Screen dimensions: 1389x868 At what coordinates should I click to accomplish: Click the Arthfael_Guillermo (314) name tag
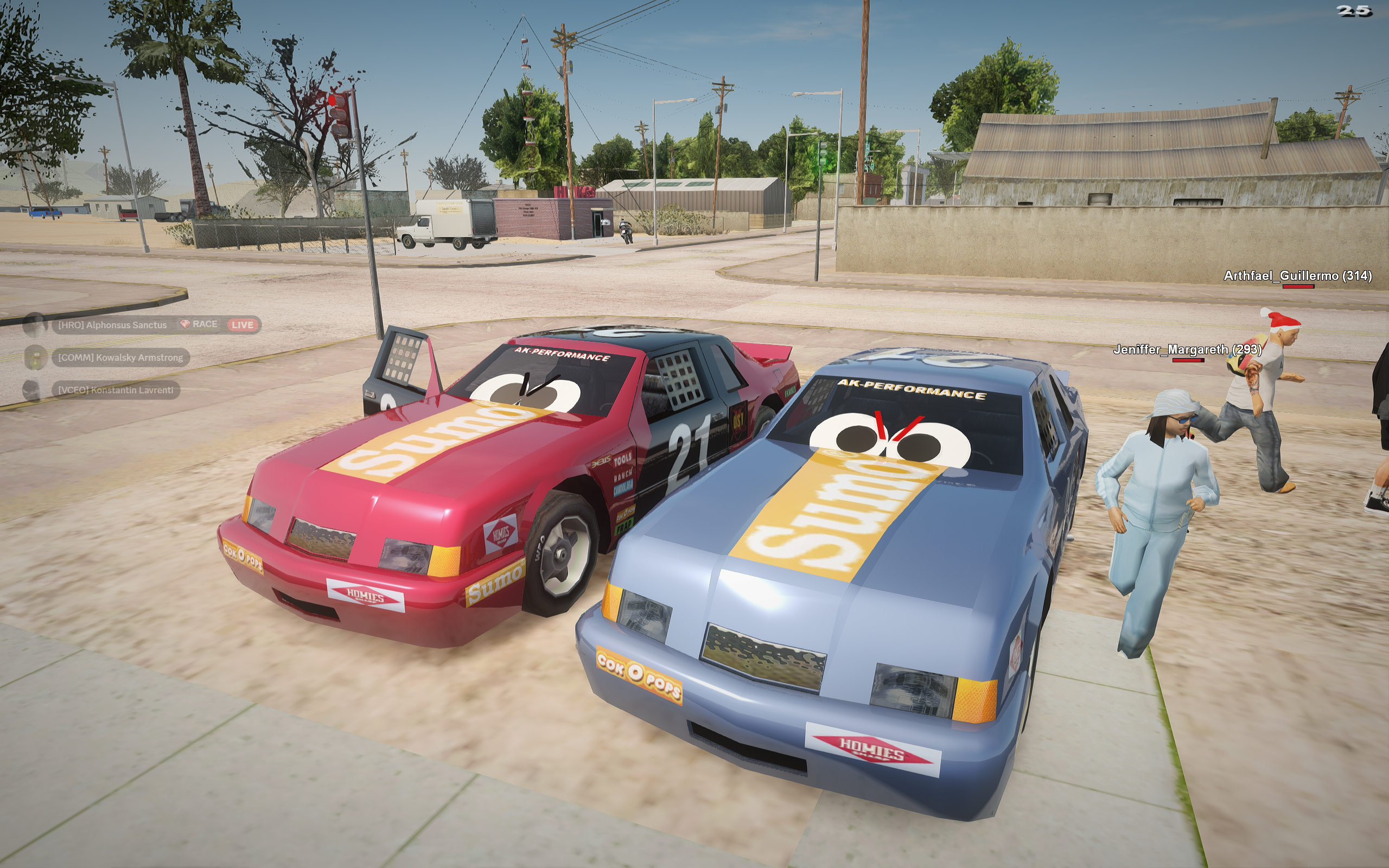tap(1297, 276)
